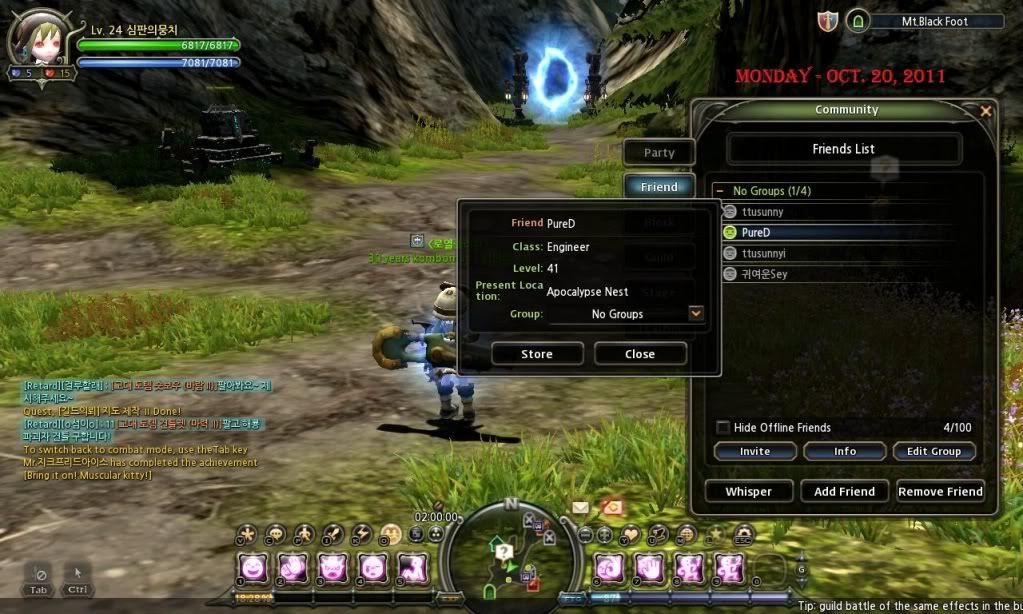Viewport: 1023px width, 614px height.
Task: Whisper to the selected friend
Action: (x=748, y=491)
